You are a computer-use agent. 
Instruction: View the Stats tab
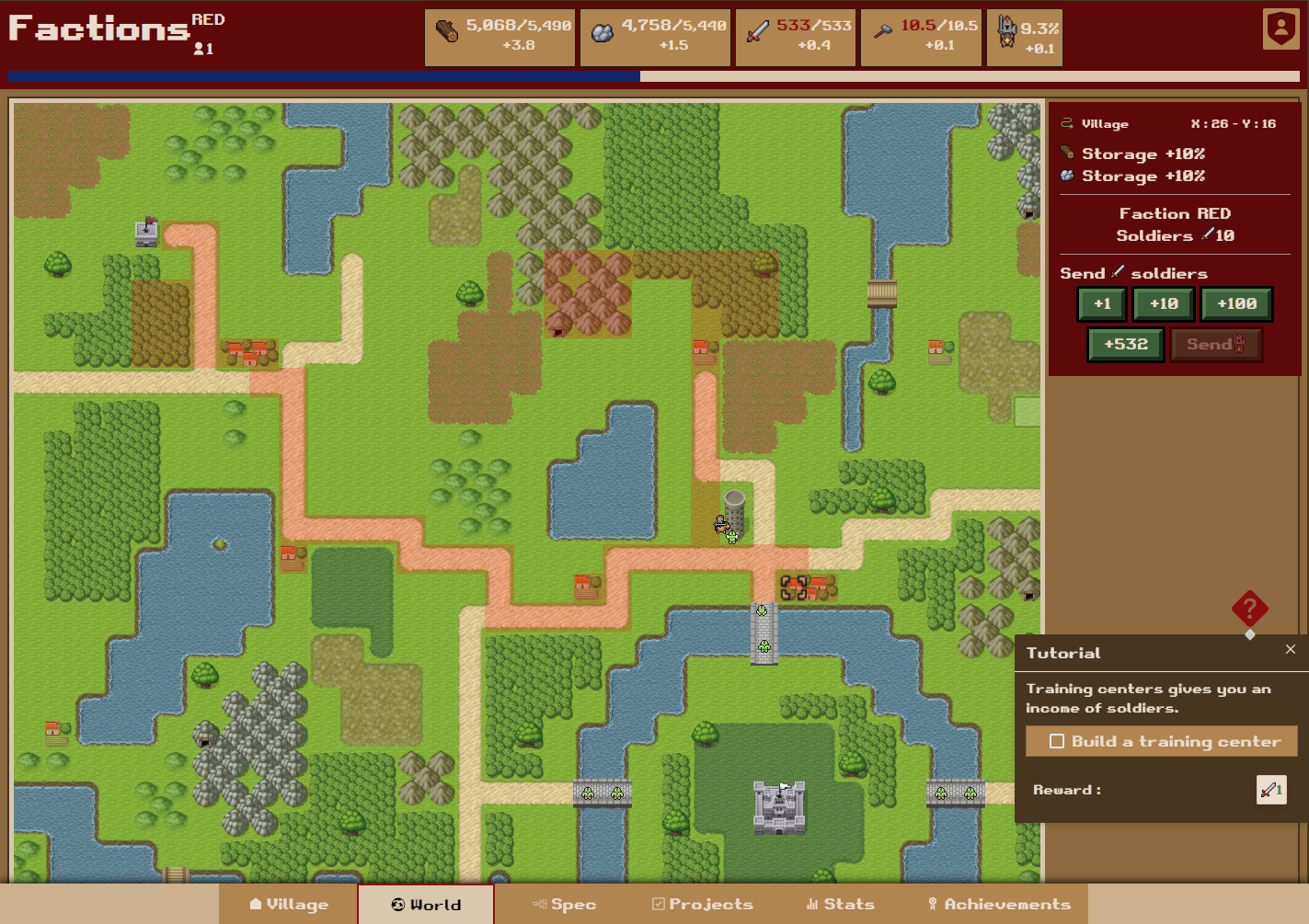pos(840,905)
